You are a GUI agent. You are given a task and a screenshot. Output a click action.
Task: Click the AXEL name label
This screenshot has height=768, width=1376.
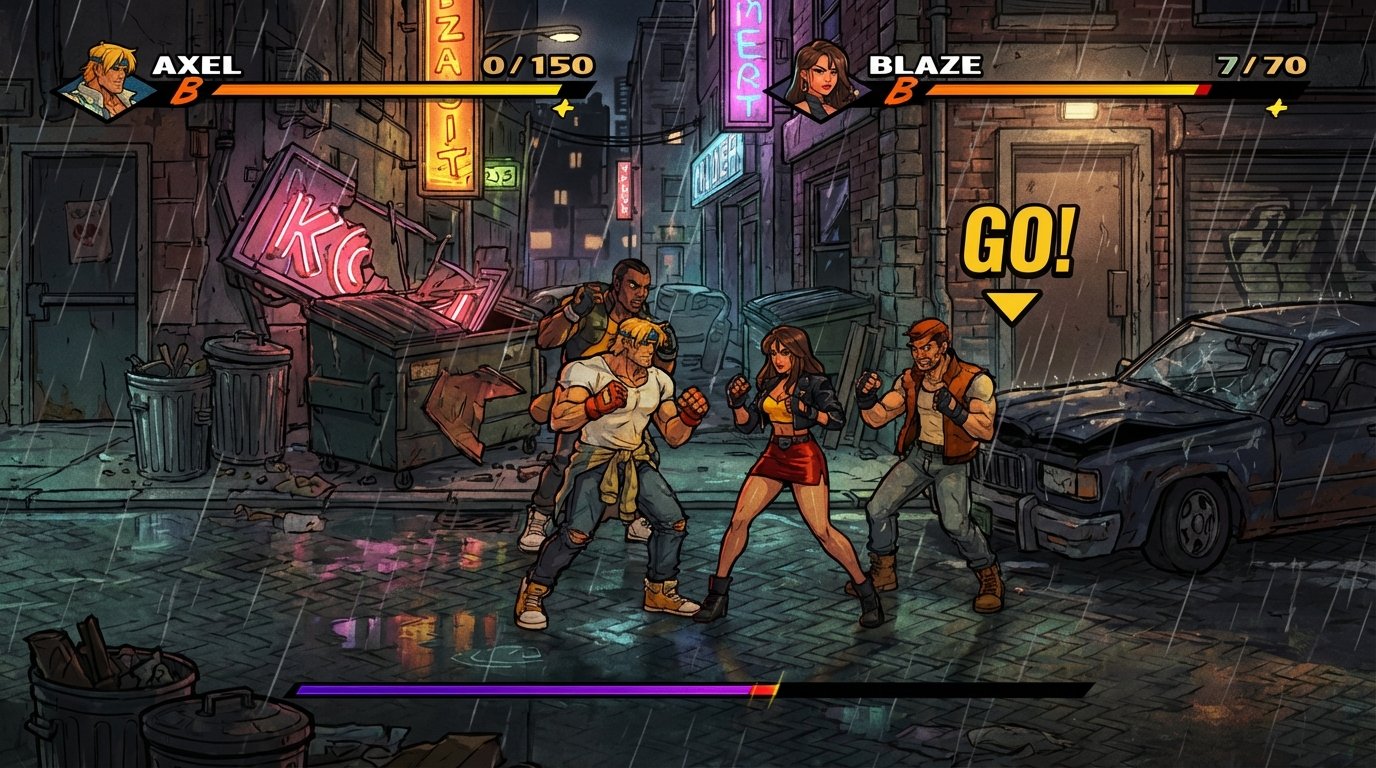coord(197,64)
